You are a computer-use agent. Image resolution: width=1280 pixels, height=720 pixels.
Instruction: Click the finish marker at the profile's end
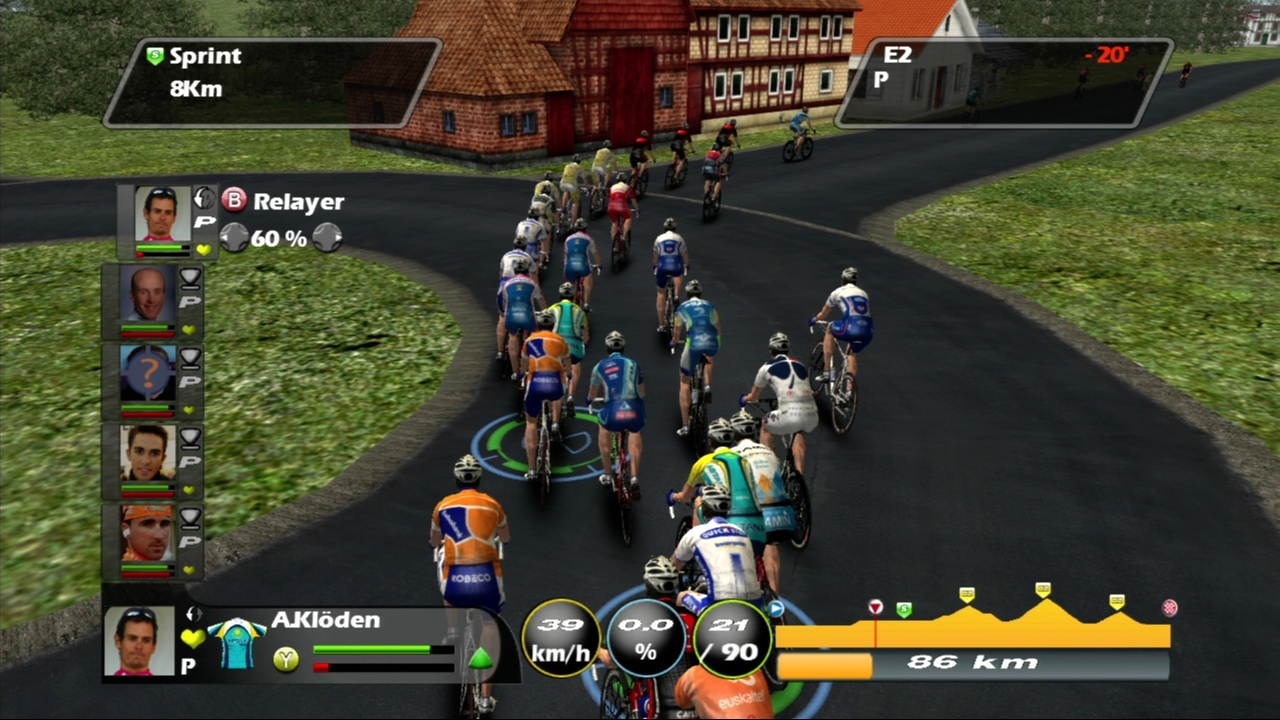coord(1169,607)
